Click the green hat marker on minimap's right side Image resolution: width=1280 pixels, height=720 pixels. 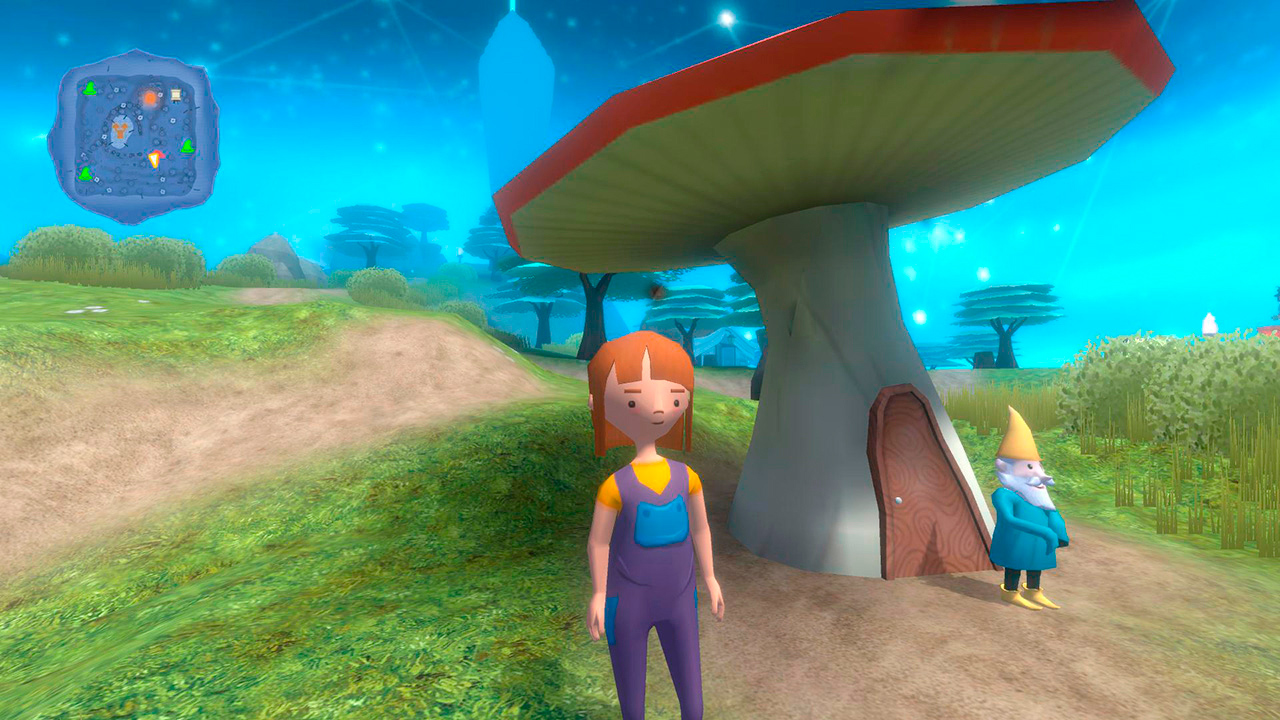(187, 146)
